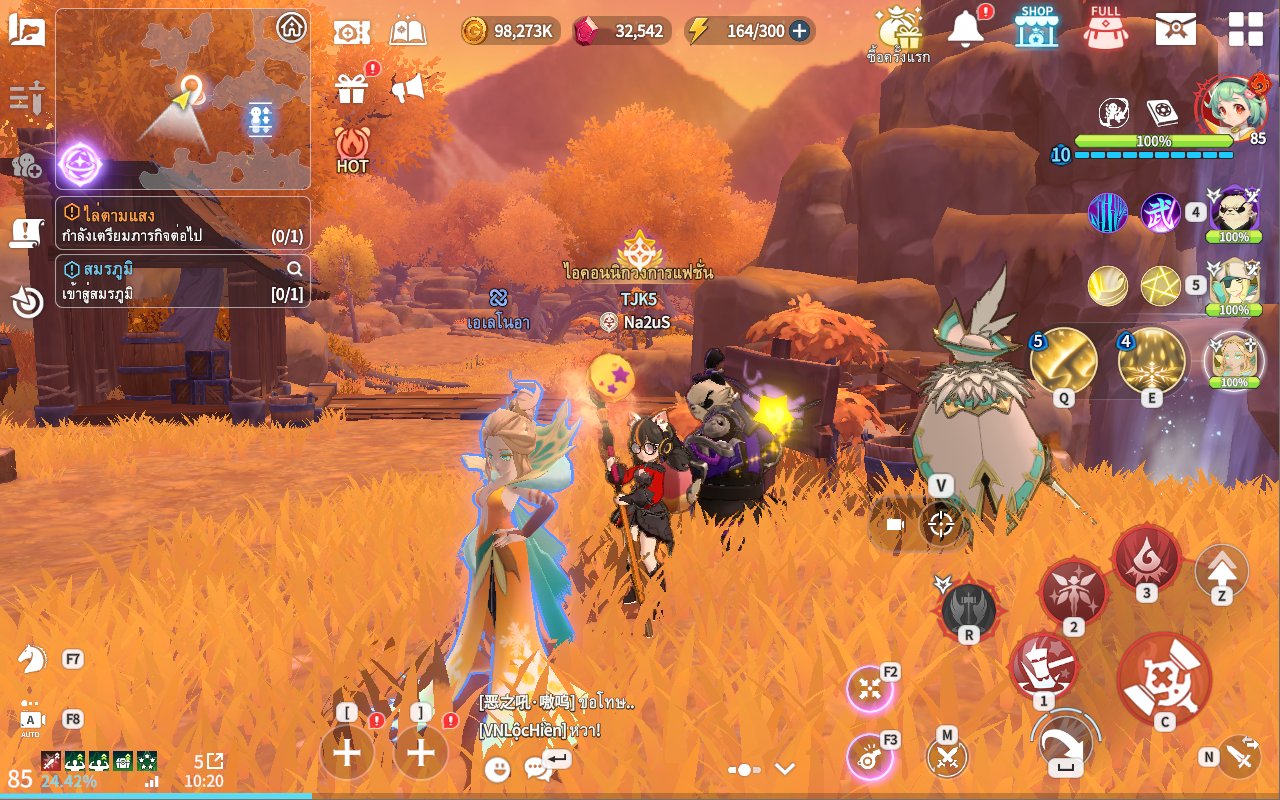Open the SHOP store icon

[1036, 27]
